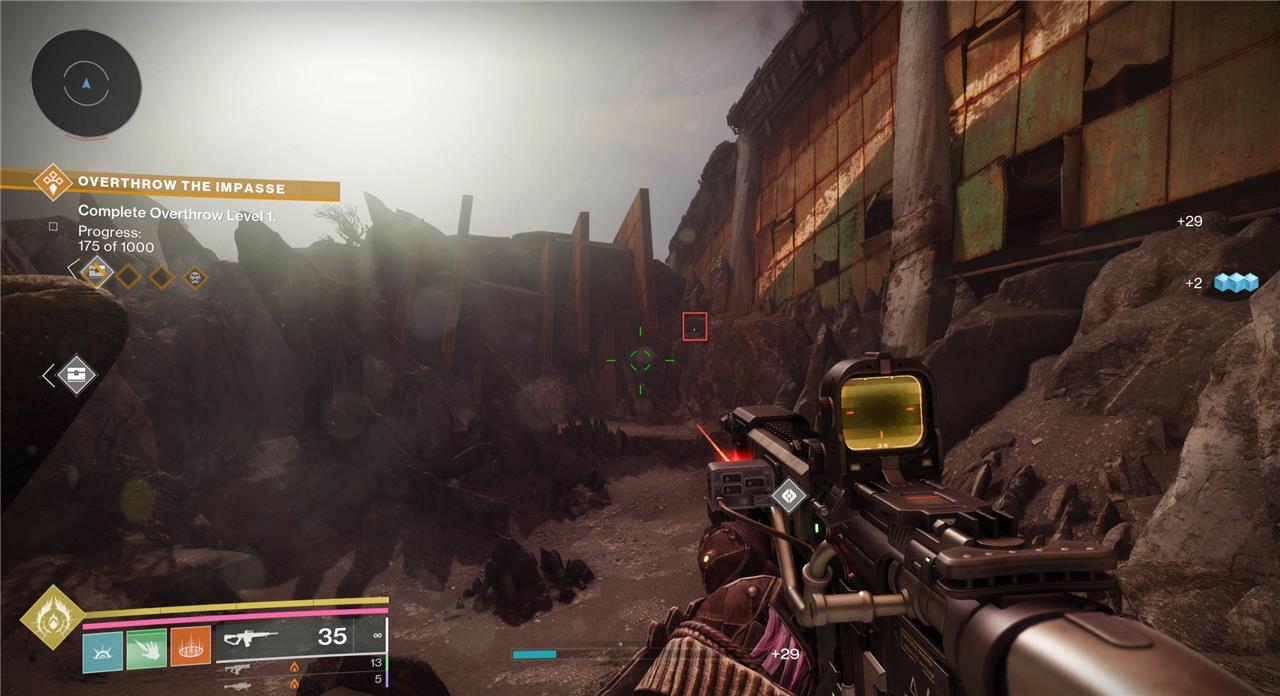Select the highlighted first Overthrow stage diamond
Screen dimensions: 1280x696
[97, 270]
